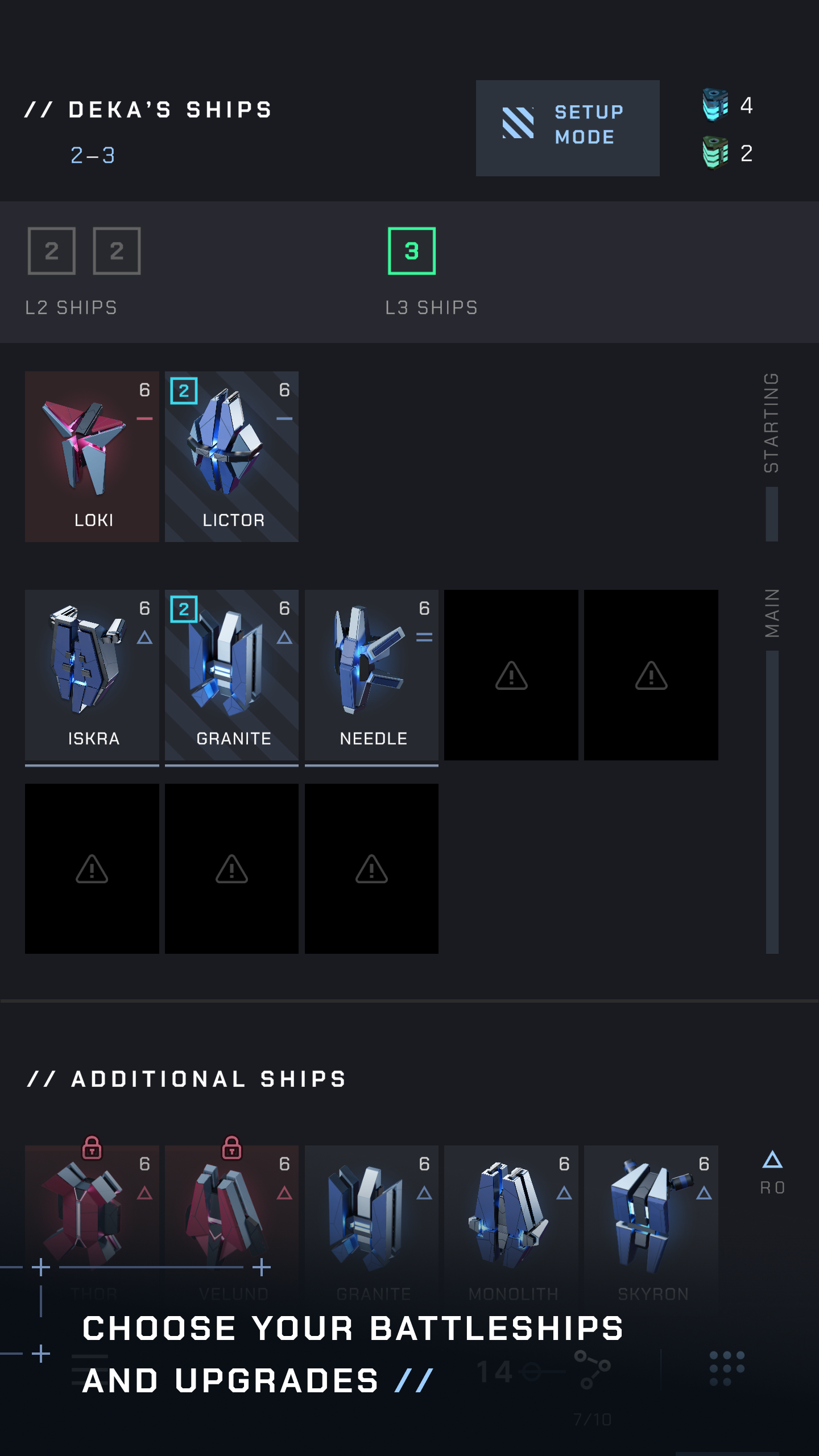Choose the Lictor starting ship card
Image resolution: width=819 pixels, height=1456 pixels.
[x=231, y=456]
